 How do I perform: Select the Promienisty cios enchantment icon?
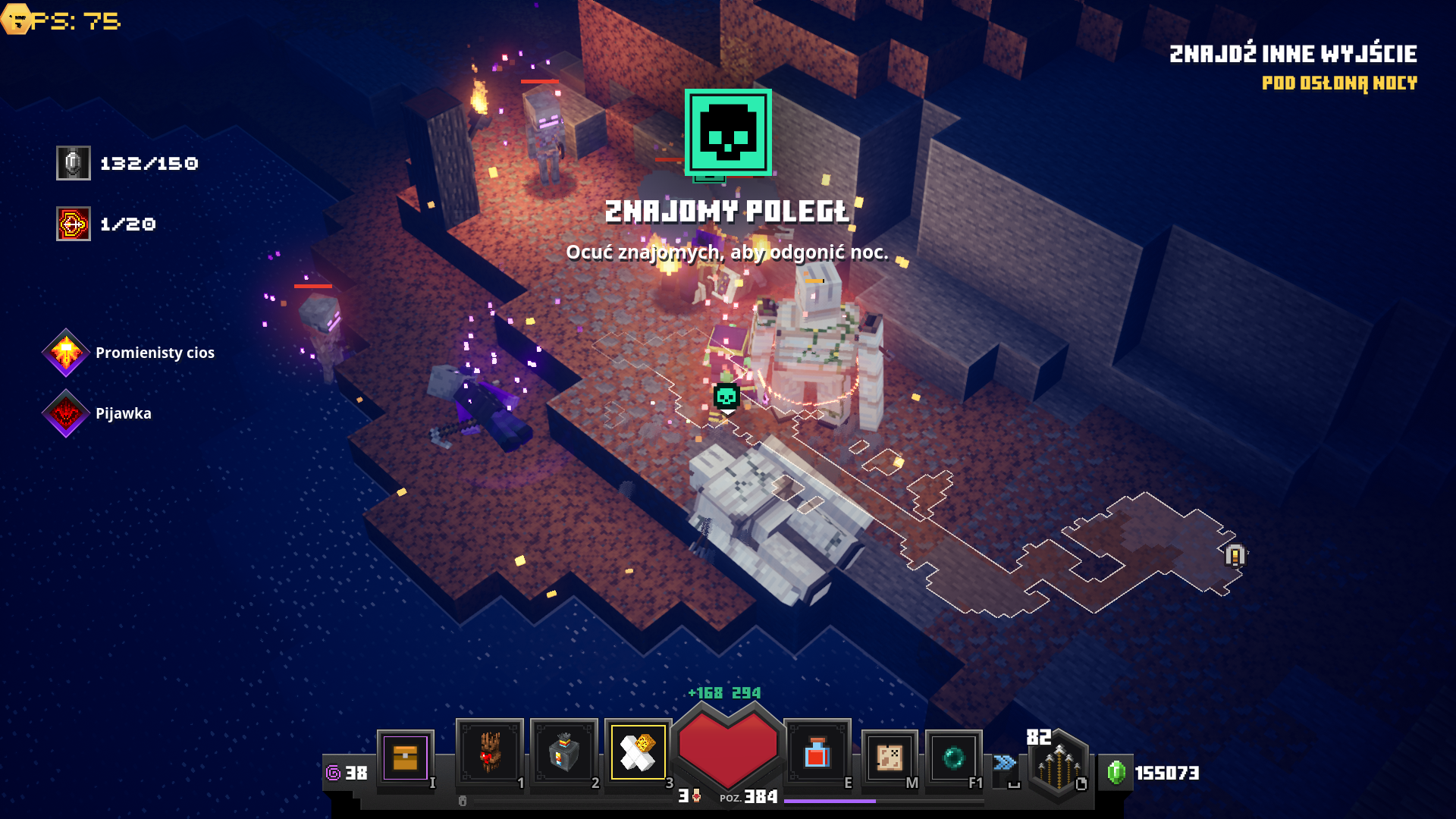[66, 353]
